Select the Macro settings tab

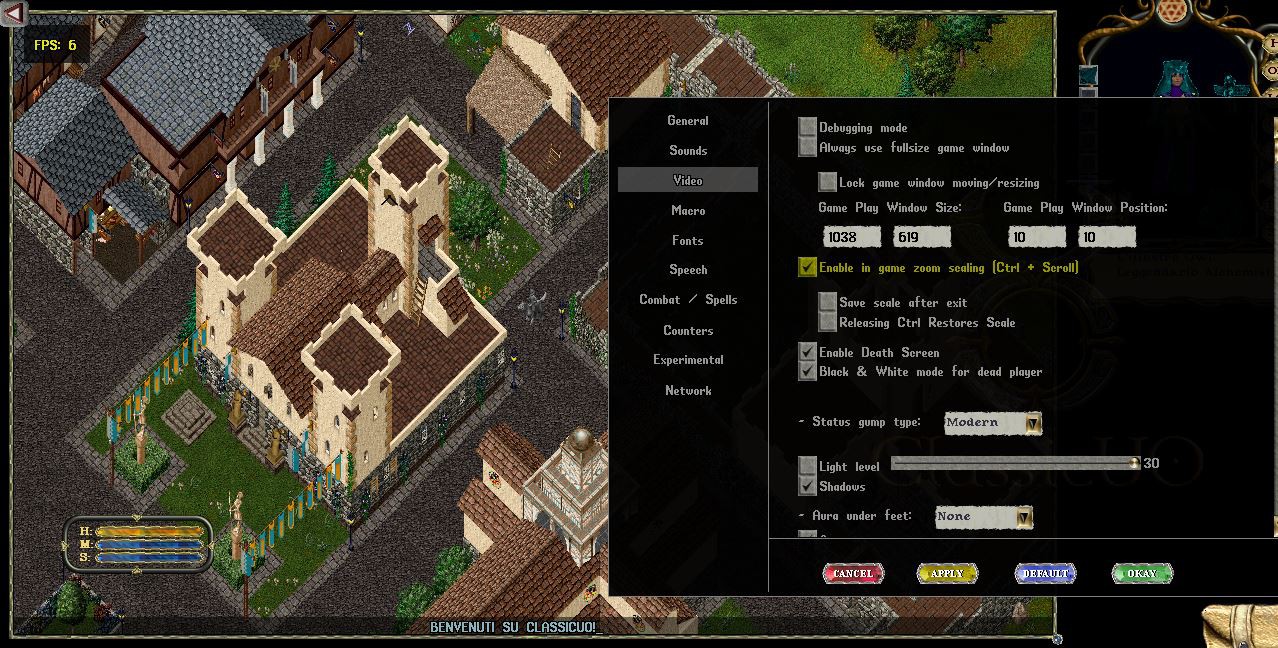[688, 211]
